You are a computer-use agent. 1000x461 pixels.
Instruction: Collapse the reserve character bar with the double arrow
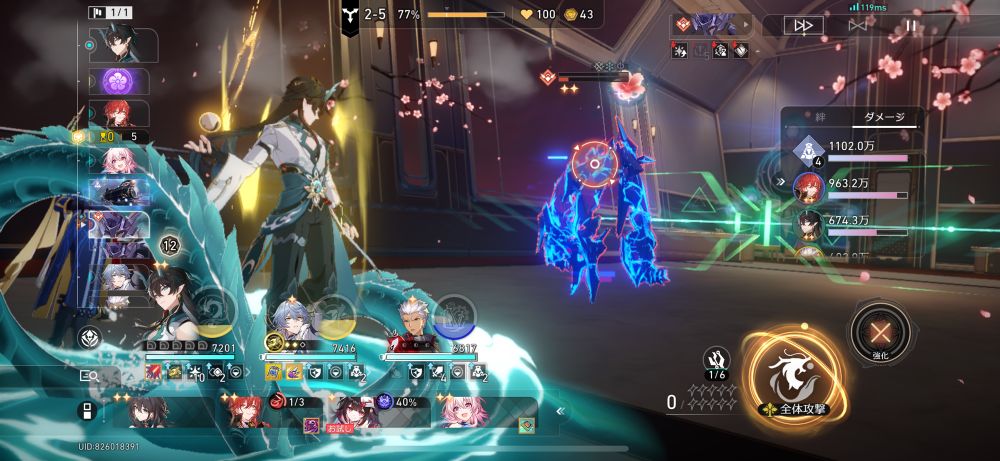560,410
